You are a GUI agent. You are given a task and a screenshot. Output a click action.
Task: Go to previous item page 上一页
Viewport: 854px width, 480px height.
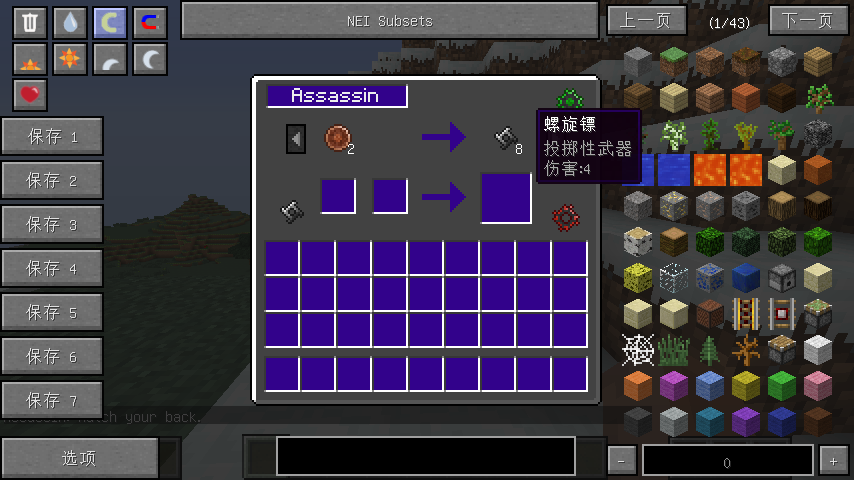(646, 20)
